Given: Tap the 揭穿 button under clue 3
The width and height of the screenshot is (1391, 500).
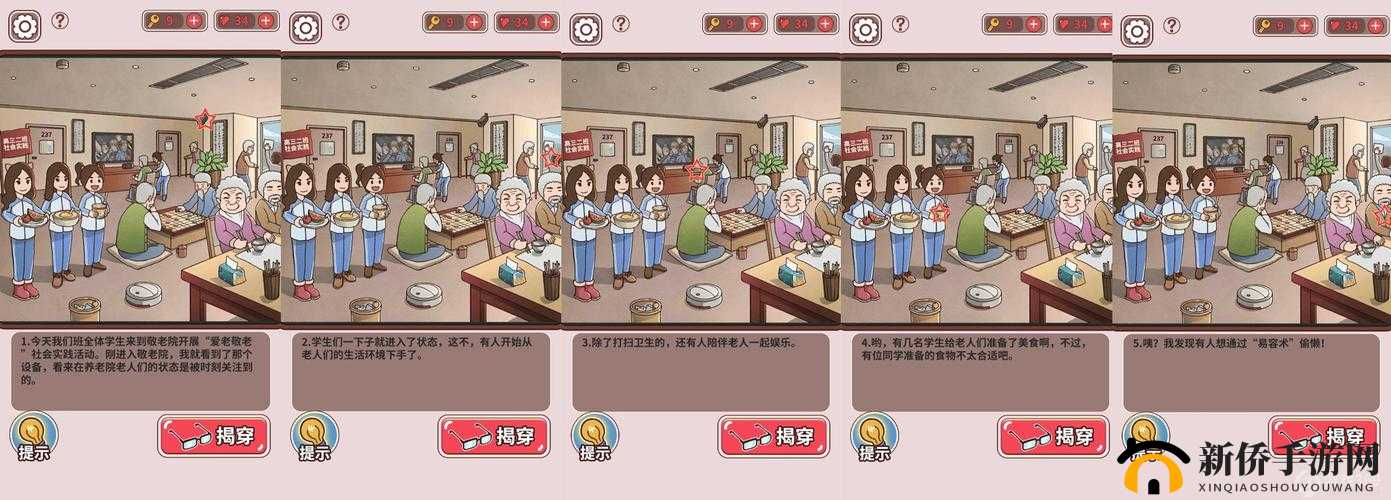Looking at the screenshot, I should 773,436.
